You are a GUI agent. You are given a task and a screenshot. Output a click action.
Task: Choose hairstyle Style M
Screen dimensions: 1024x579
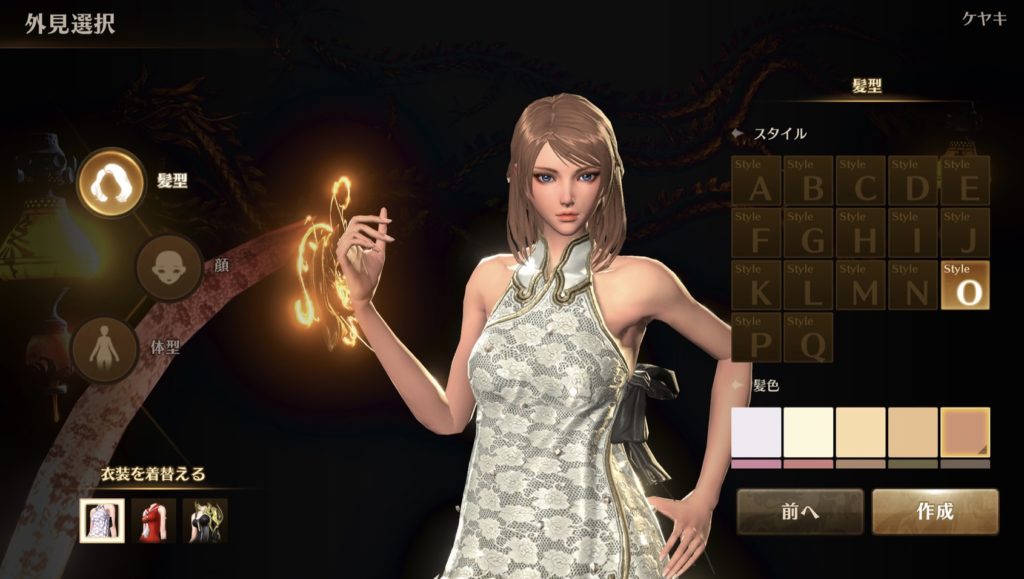[861, 285]
